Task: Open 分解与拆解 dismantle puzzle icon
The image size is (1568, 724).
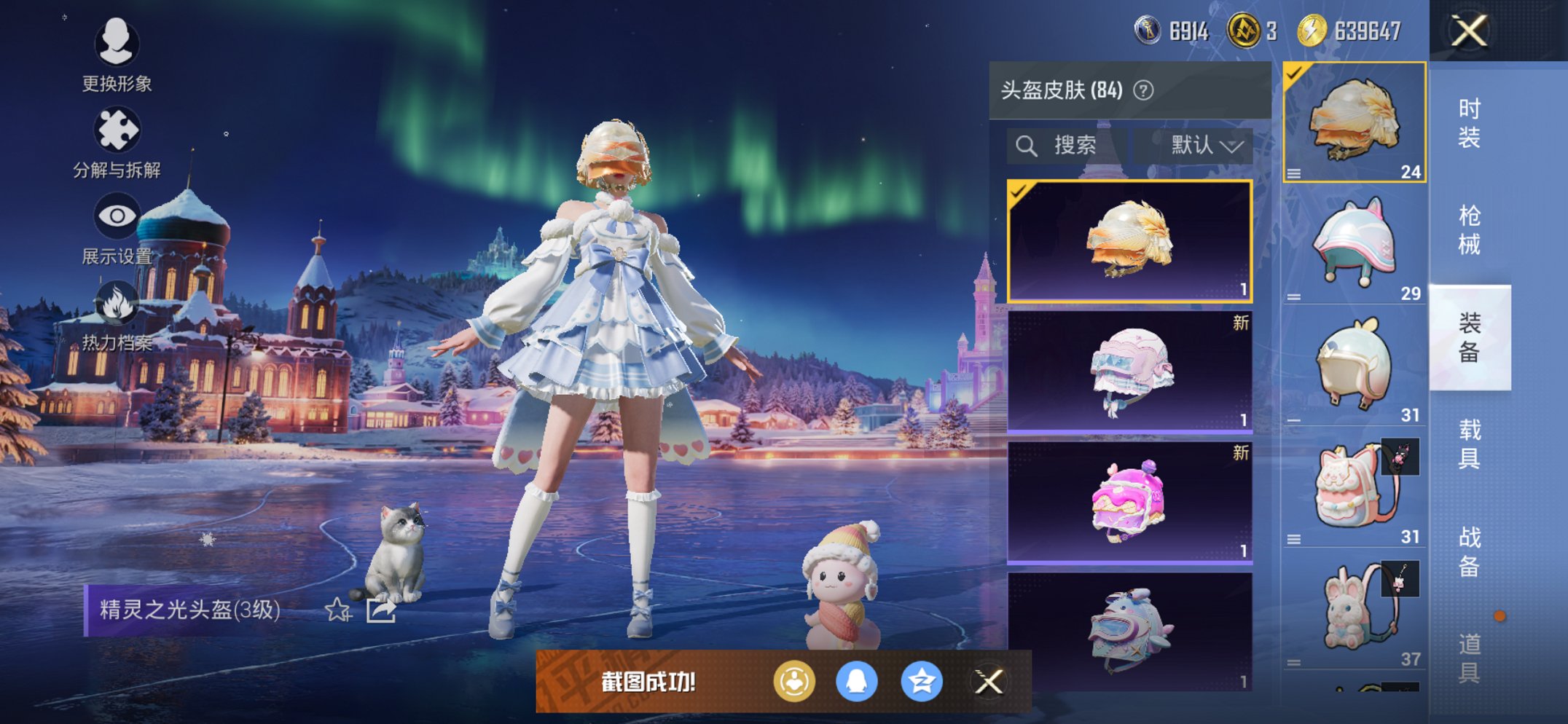Action: click(117, 130)
